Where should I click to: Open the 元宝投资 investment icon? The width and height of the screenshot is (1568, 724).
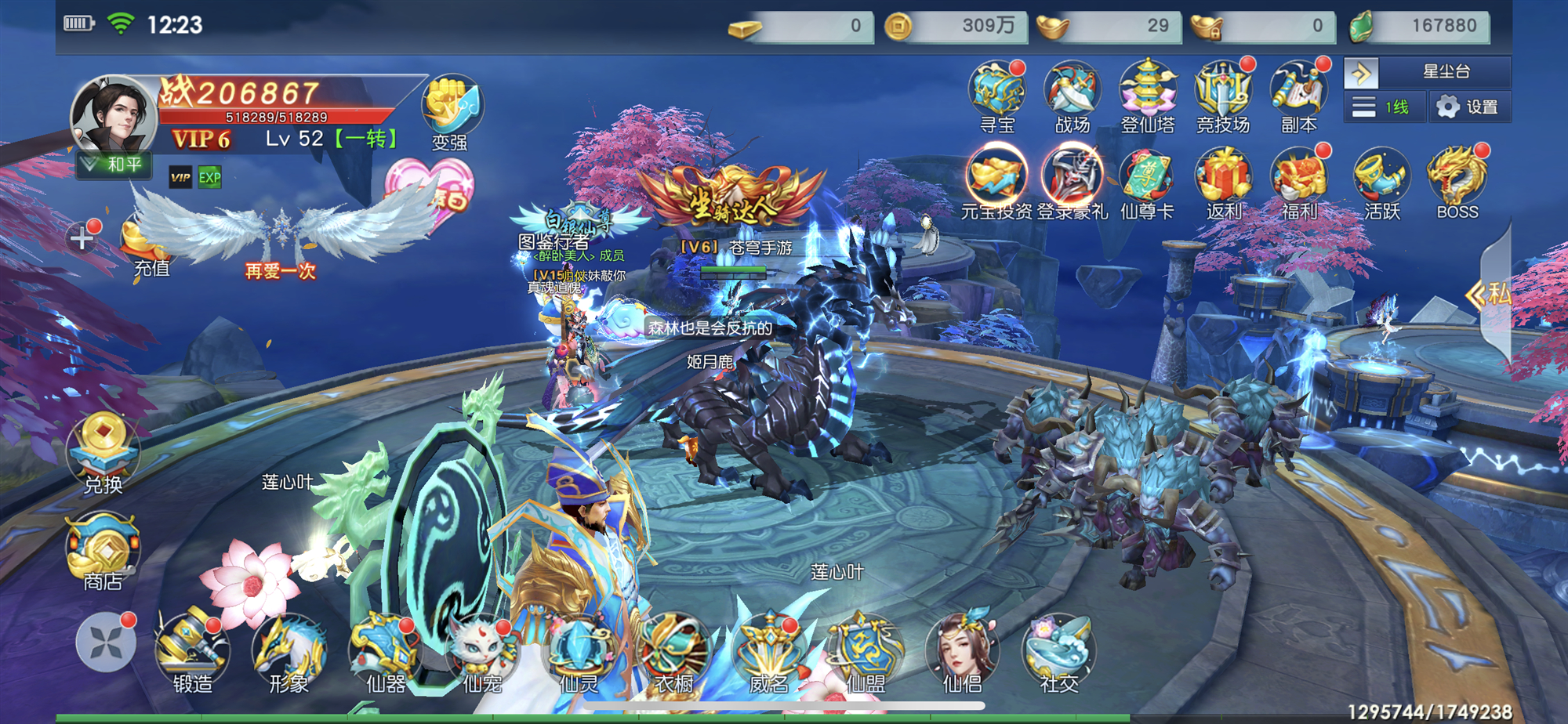[996, 180]
